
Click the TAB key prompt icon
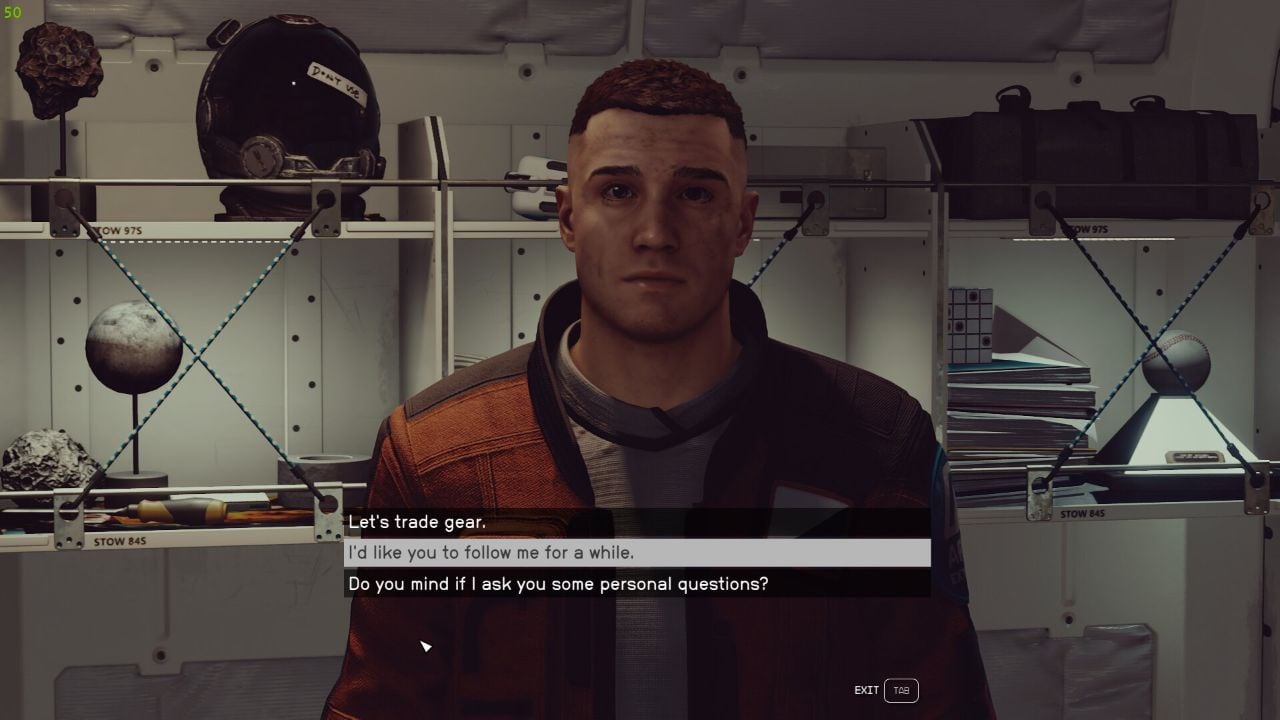(x=901, y=690)
